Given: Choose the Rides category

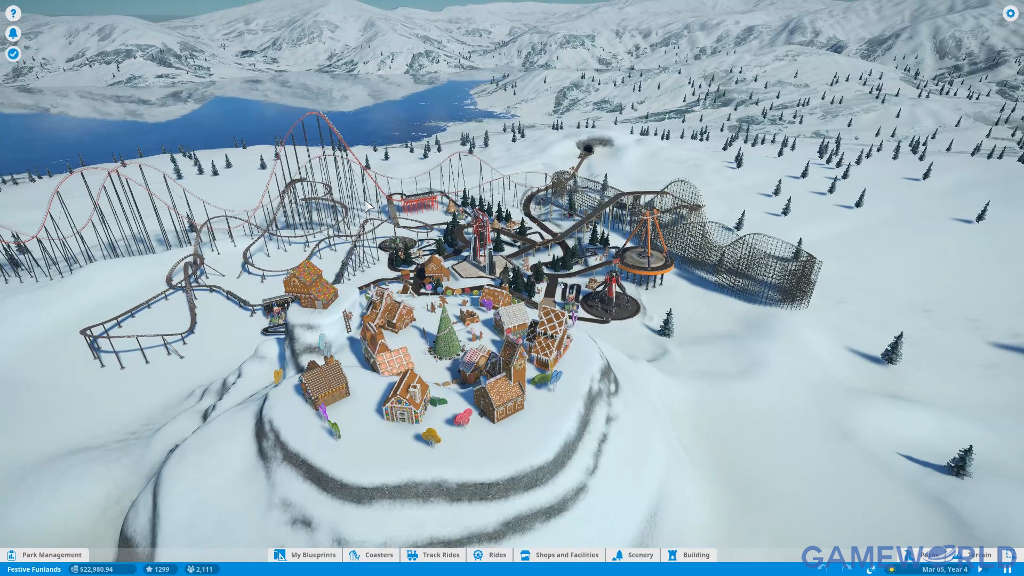Looking at the screenshot, I should click(490, 555).
